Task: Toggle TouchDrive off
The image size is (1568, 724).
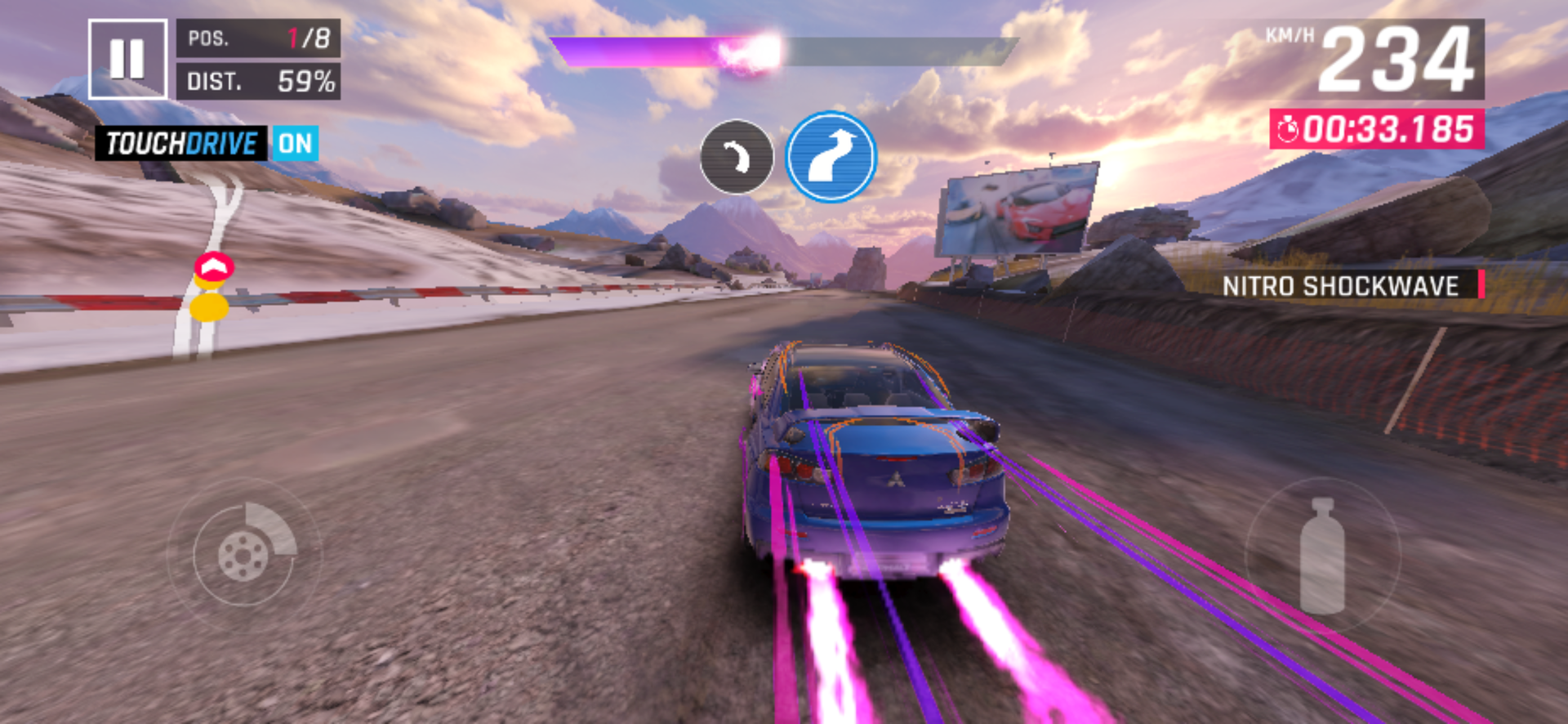Action: click(x=295, y=144)
